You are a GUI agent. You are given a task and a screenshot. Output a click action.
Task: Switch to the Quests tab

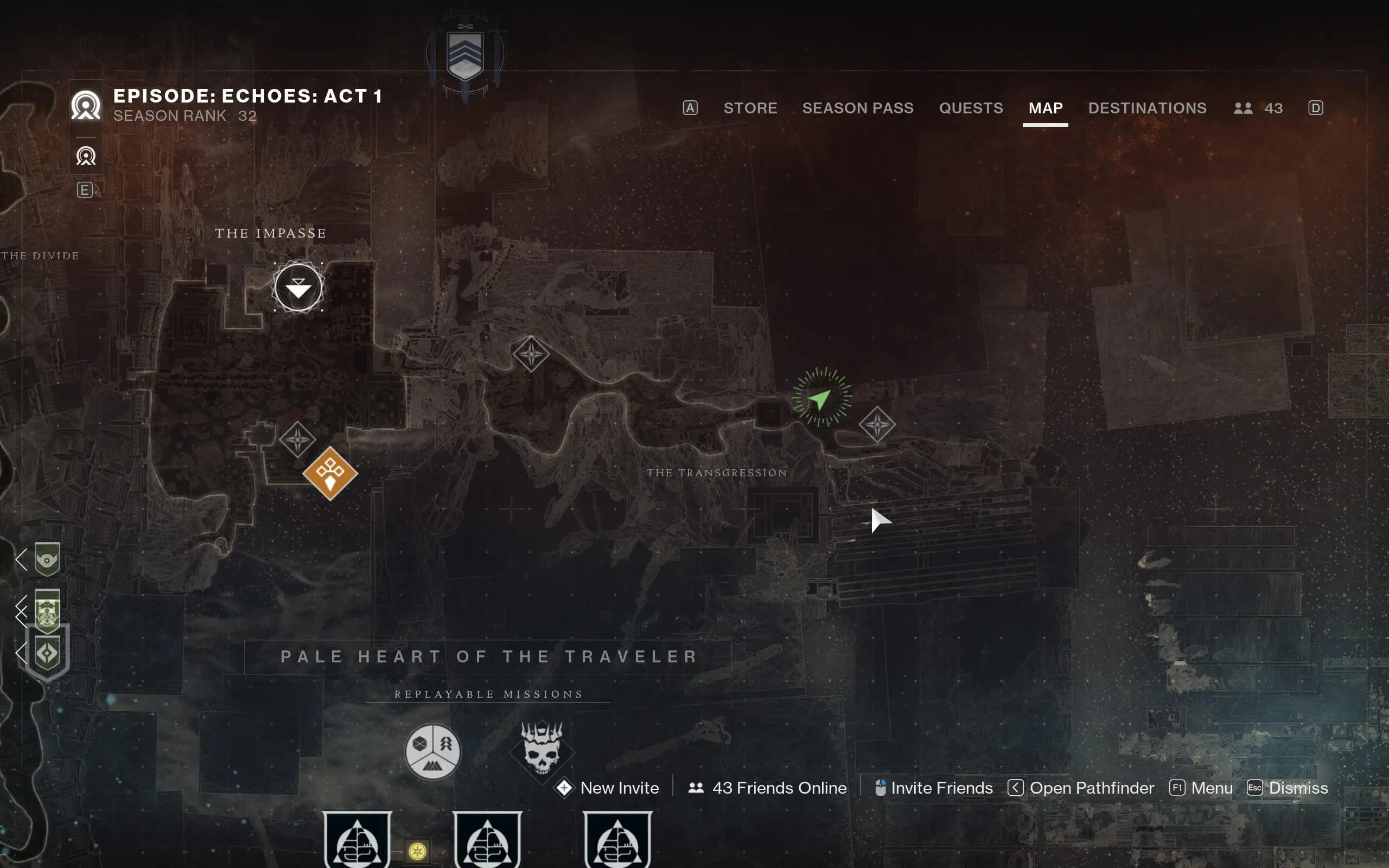point(971,108)
